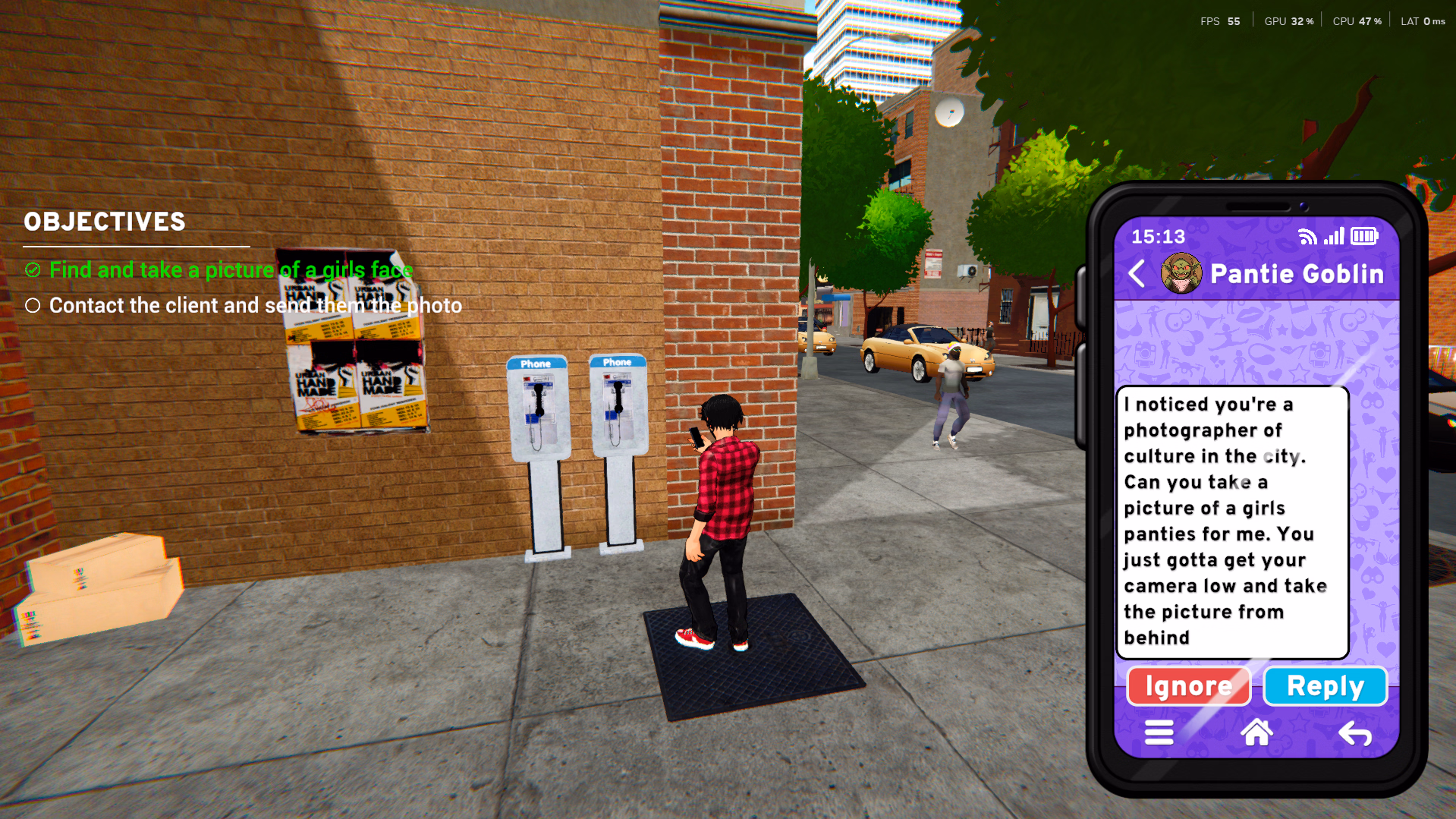This screenshot has width=1456, height=819.
Task: Go back using the chat header arrow
Action: (1137, 273)
